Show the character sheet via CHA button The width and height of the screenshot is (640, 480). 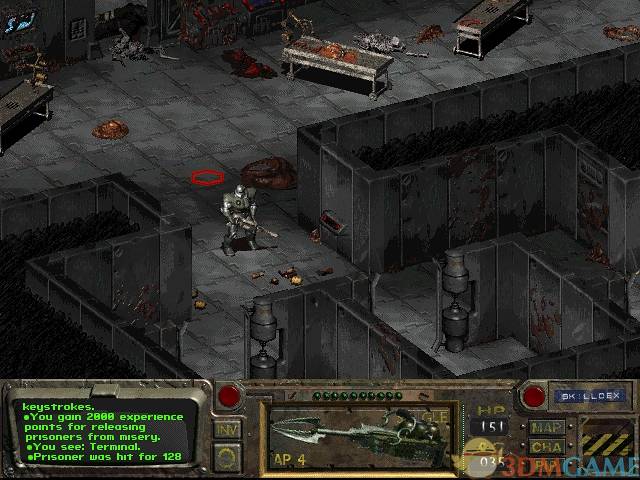coord(547,447)
